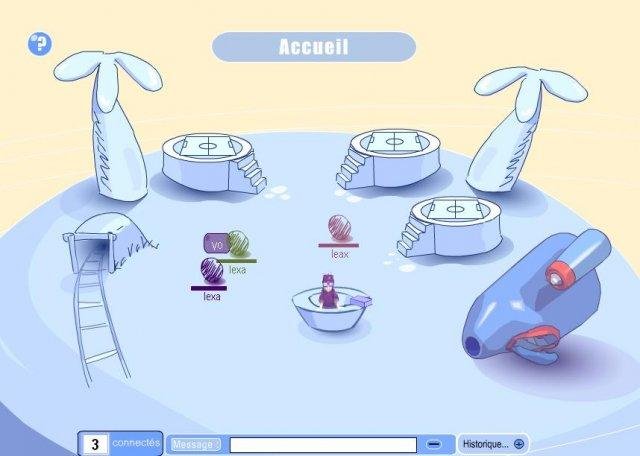This screenshot has width=640, height=456.
Task: Open the connectés player list
Action: [120, 443]
